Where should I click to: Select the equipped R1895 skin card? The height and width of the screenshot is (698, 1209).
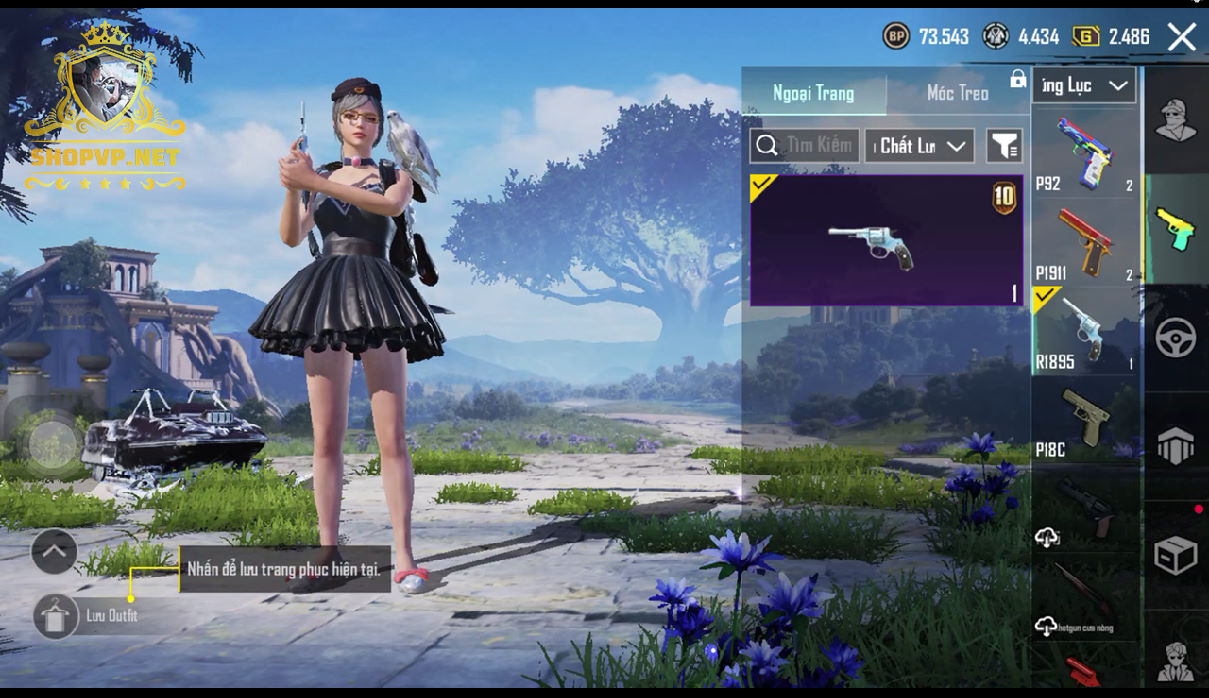coord(886,240)
